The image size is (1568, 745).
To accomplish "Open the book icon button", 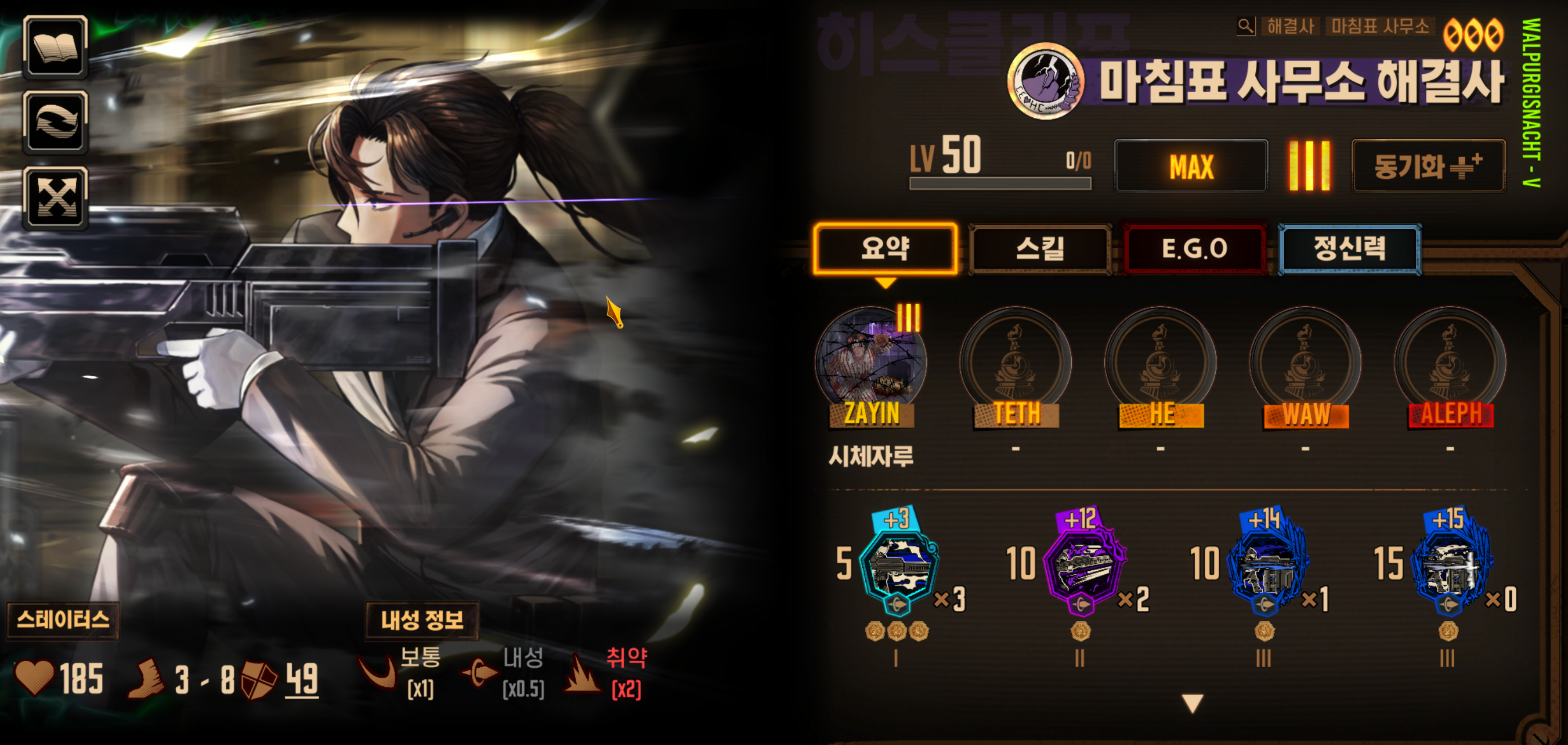I will pyautogui.click(x=55, y=47).
